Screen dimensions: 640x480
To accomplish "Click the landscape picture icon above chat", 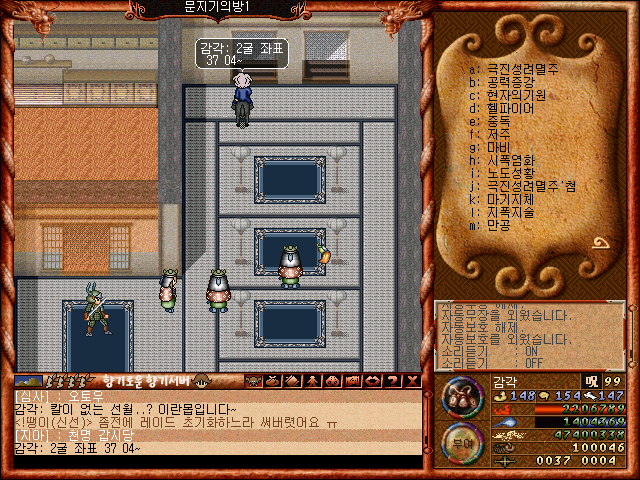I will click(28, 380).
